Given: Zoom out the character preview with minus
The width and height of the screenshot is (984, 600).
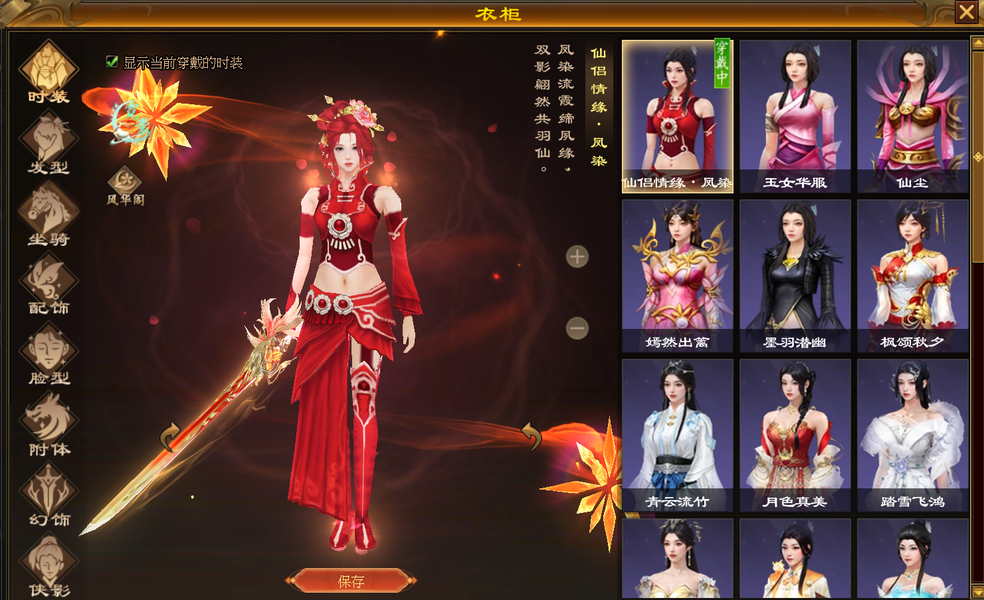Looking at the screenshot, I should [577, 327].
